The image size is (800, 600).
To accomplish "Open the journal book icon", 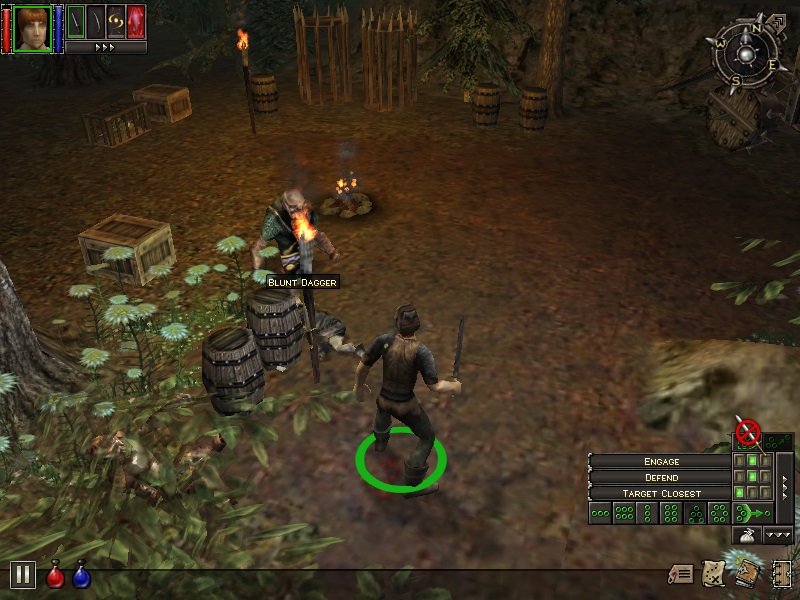I will pyautogui.click(x=745, y=573).
